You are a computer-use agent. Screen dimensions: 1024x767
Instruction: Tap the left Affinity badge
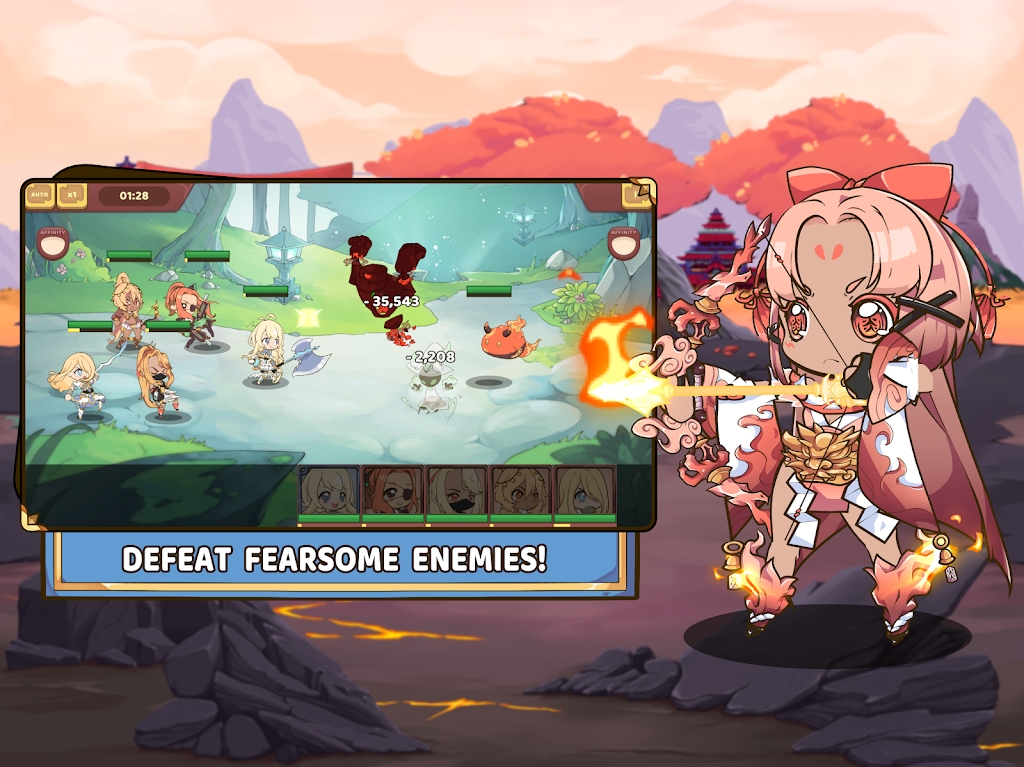(52, 242)
